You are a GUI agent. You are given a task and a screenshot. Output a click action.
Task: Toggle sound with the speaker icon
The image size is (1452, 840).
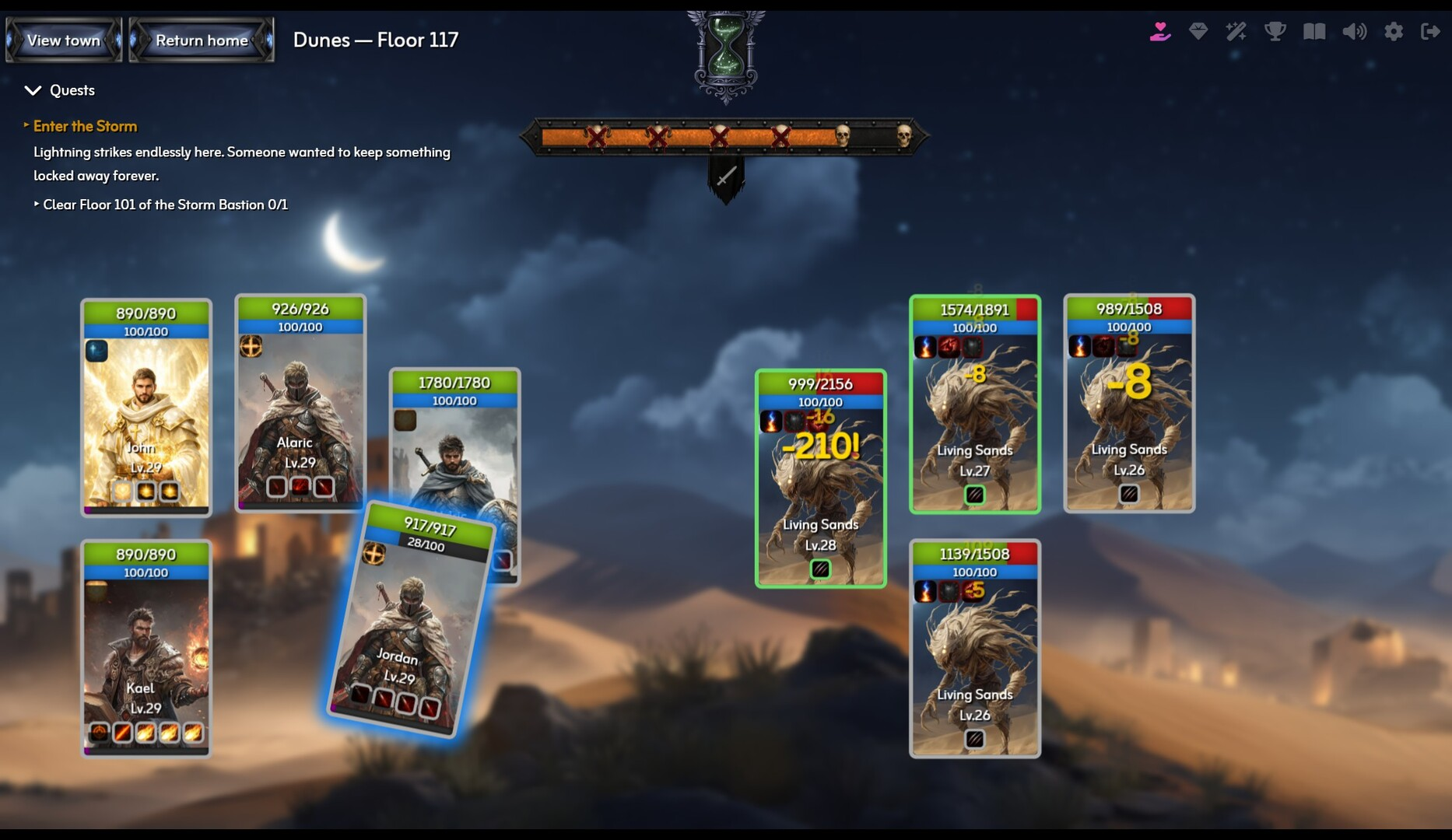1354,31
